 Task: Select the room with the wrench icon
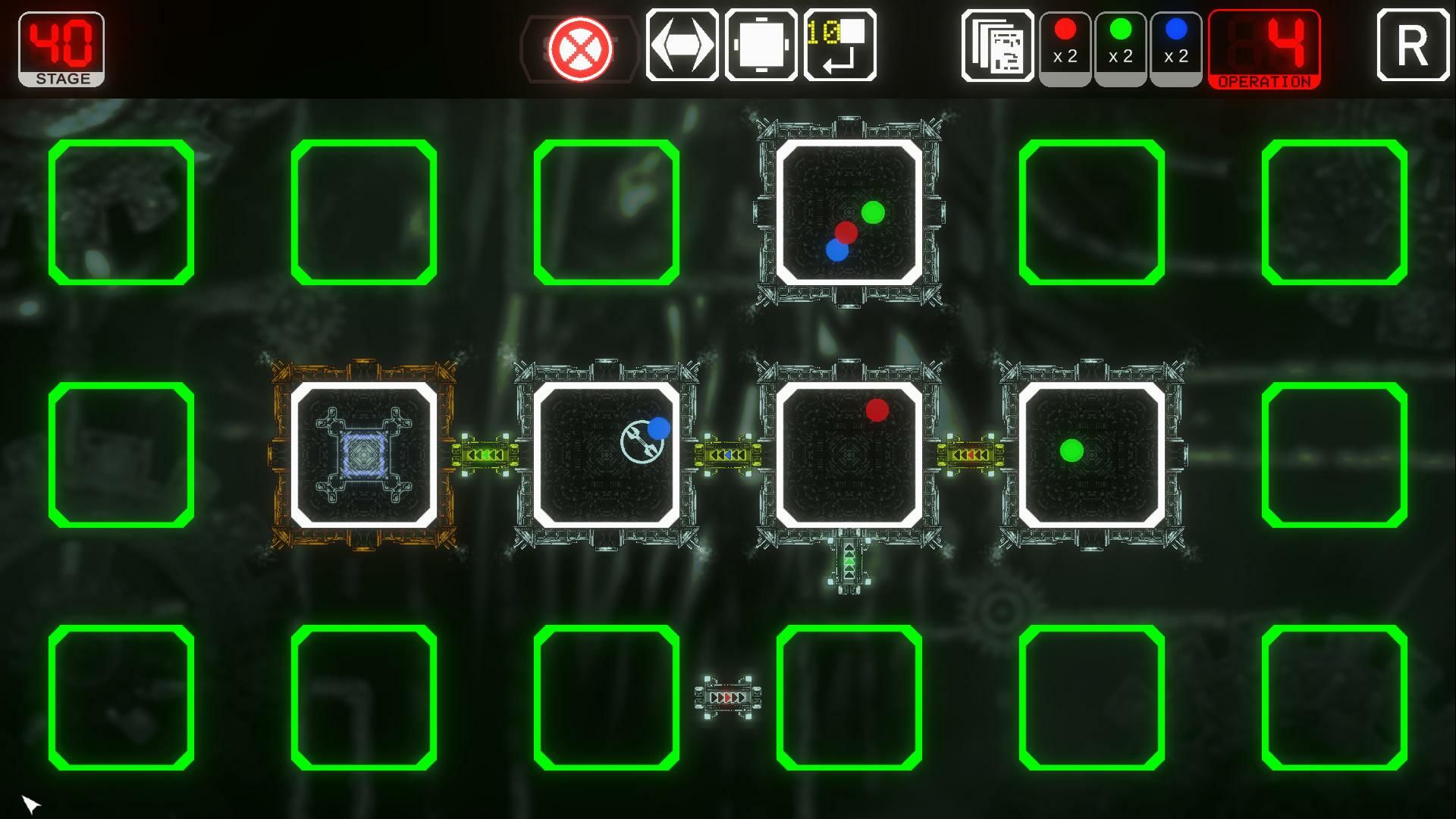(607, 455)
